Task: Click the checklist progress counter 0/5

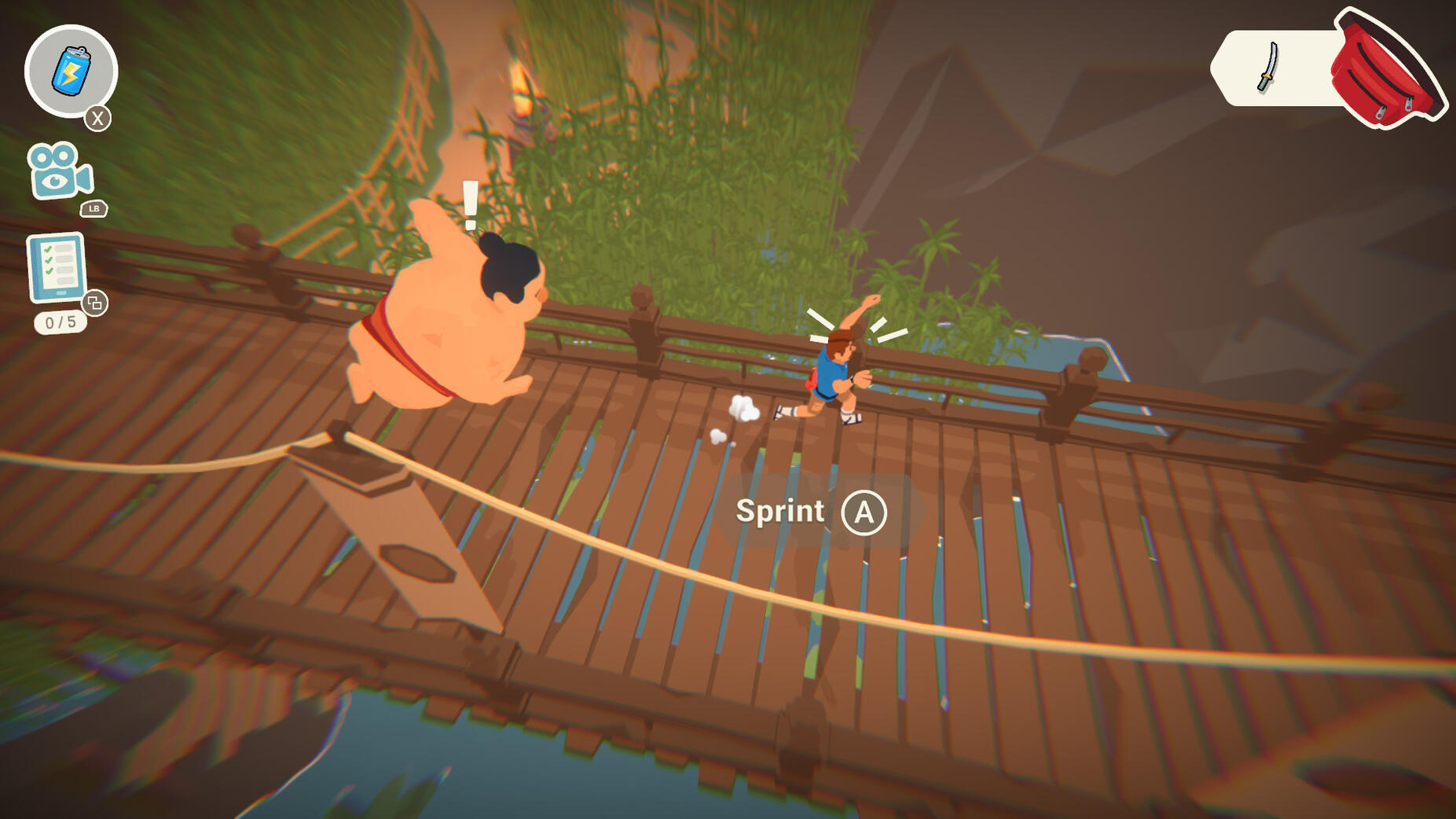Action: 59,321
